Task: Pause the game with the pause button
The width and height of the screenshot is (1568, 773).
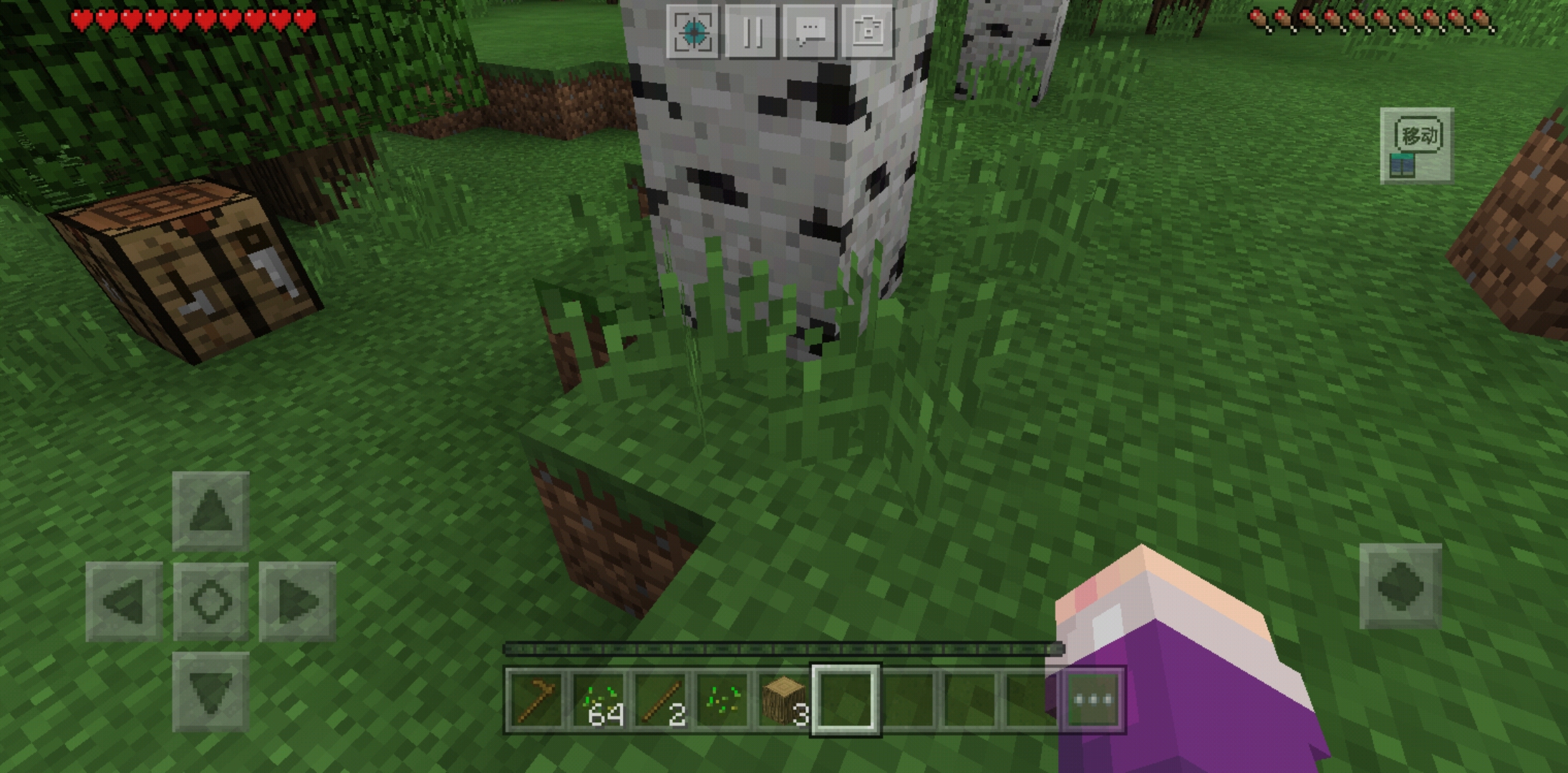Action: (x=751, y=32)
